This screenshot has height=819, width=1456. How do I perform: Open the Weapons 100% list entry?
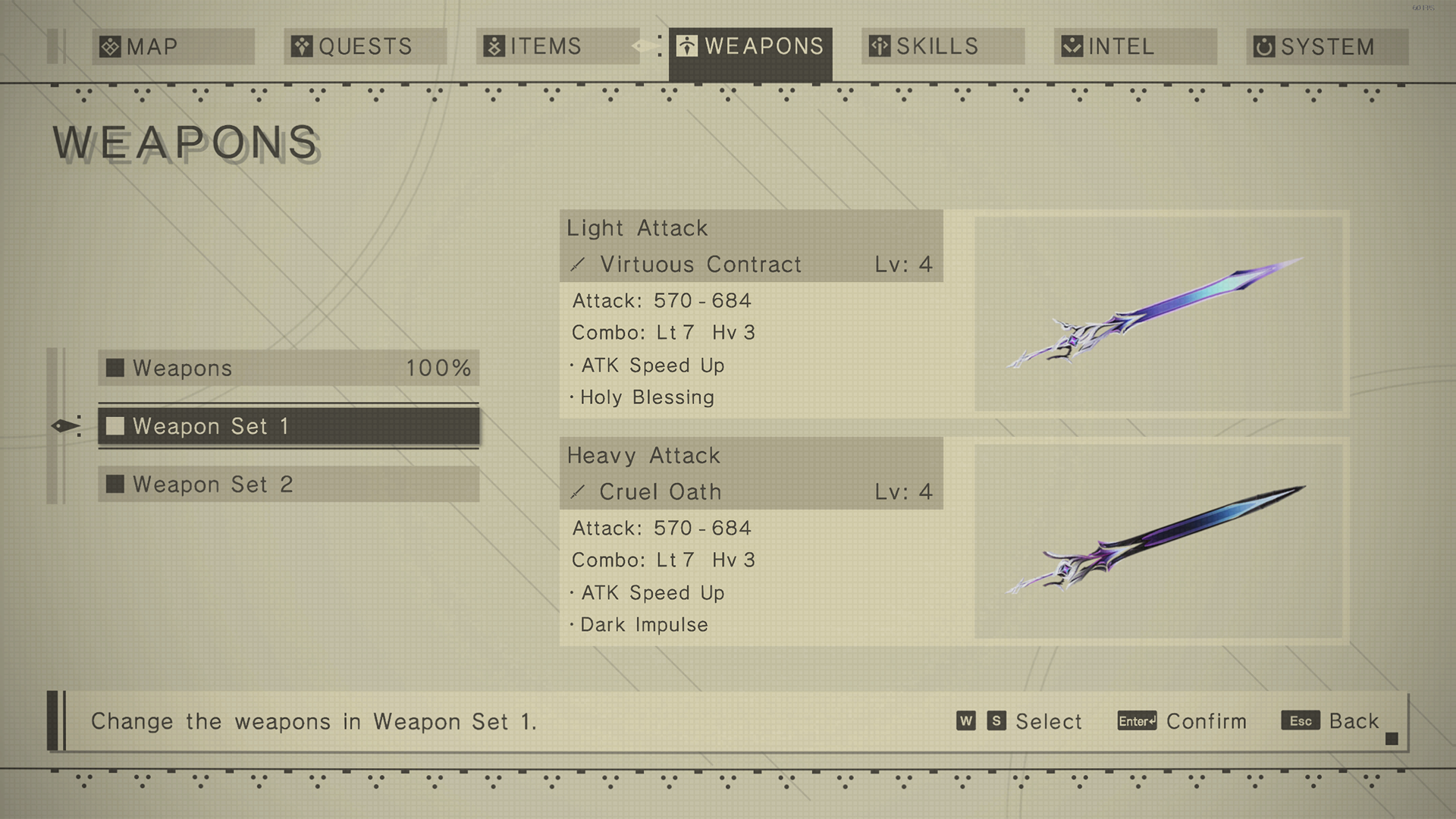(x=288, y=369)
